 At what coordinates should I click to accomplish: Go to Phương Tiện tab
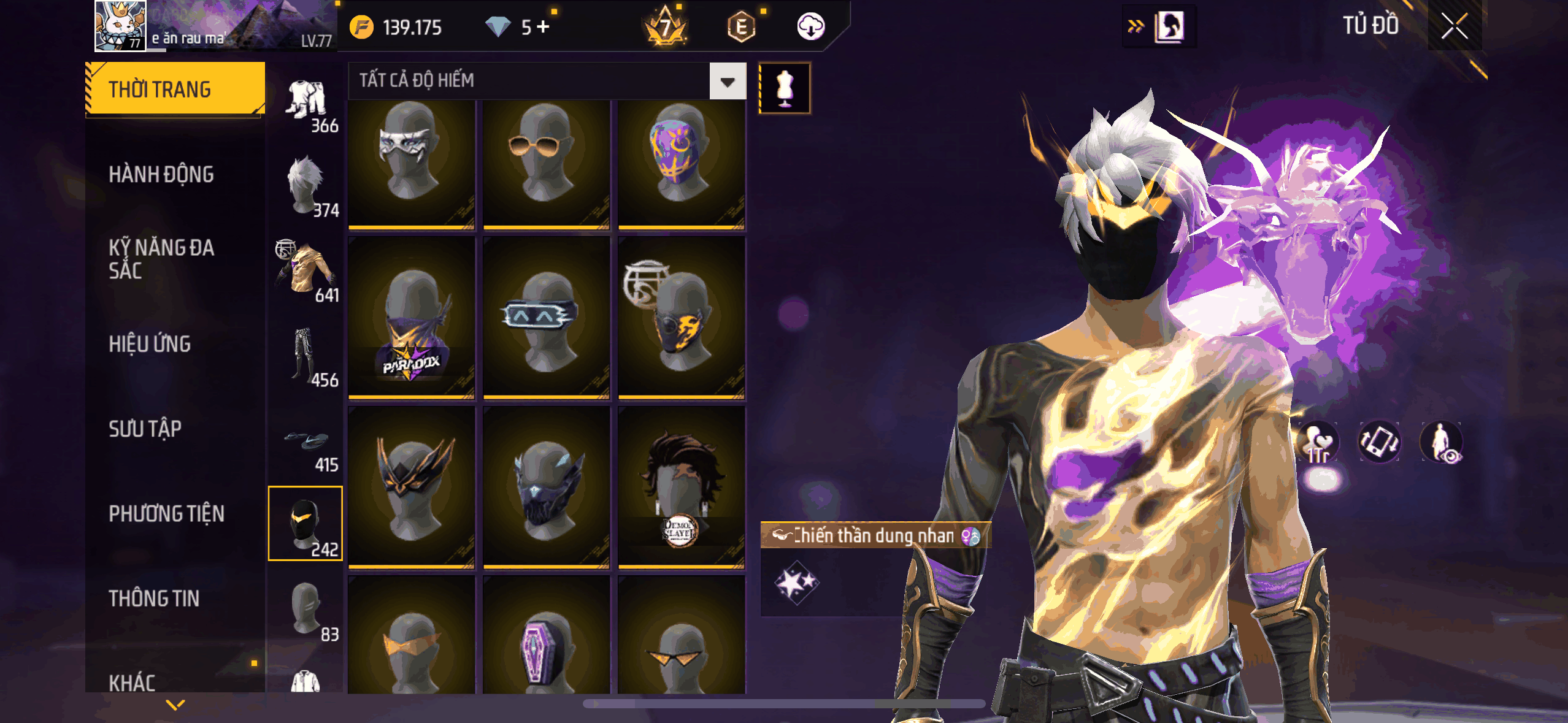(166, 513)
